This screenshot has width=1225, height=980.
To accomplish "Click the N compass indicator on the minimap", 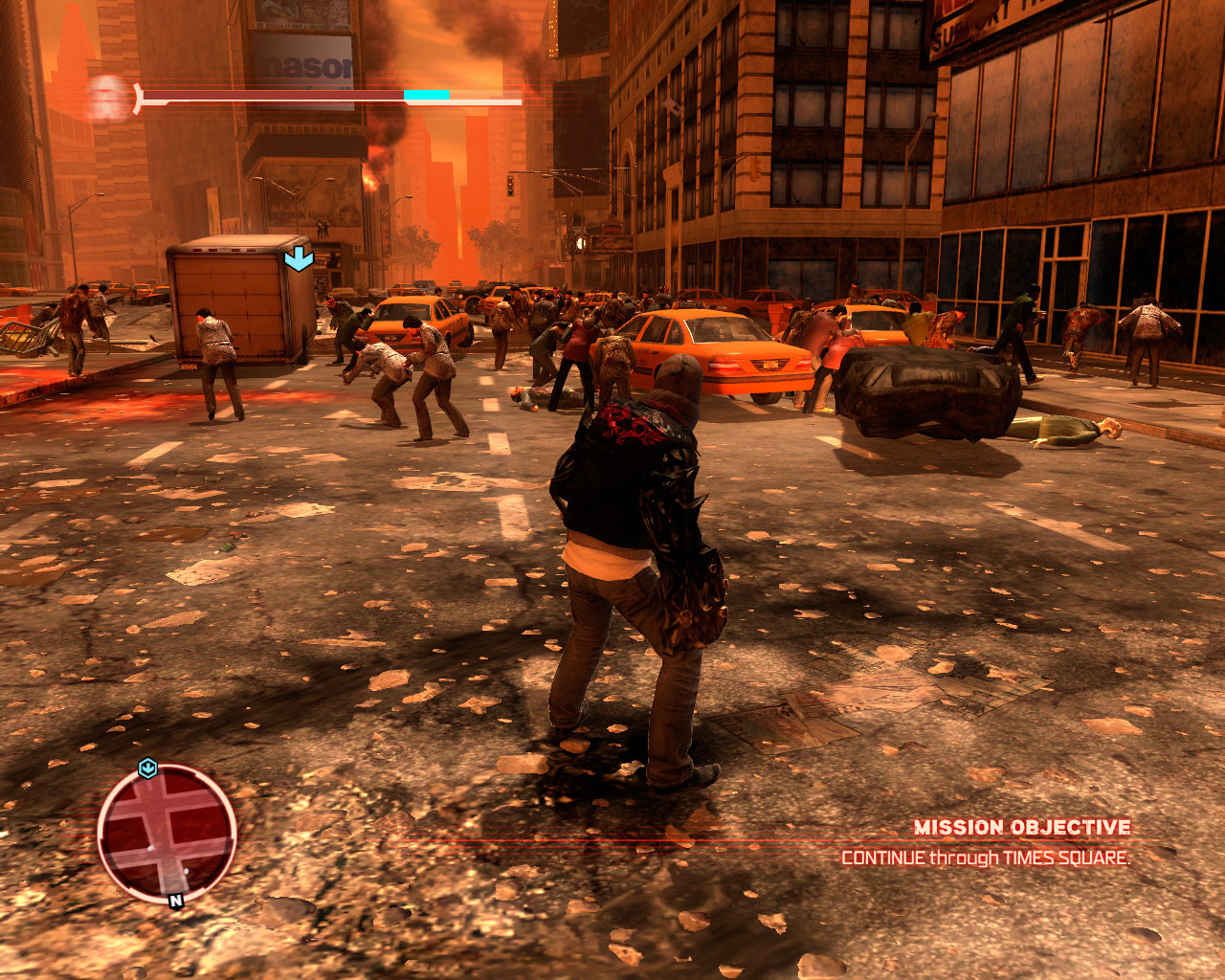I will [x=176, y=901].
